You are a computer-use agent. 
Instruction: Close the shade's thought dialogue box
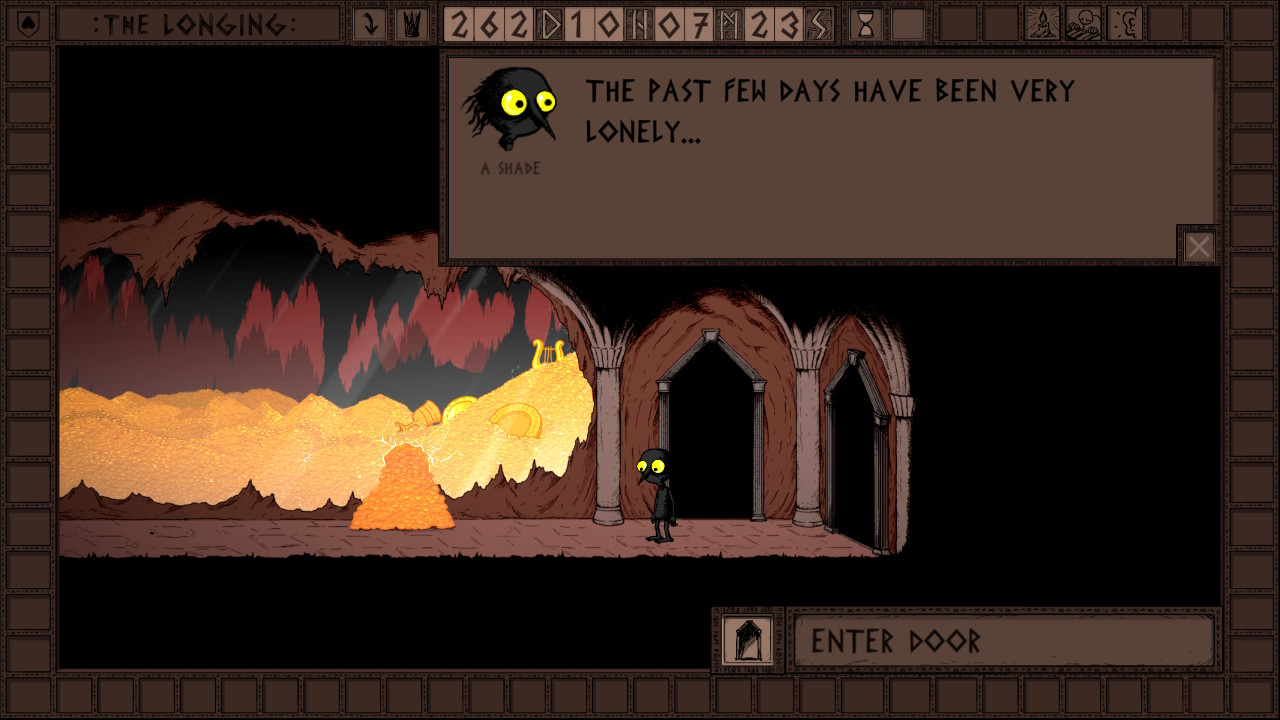coord(1198,246)
